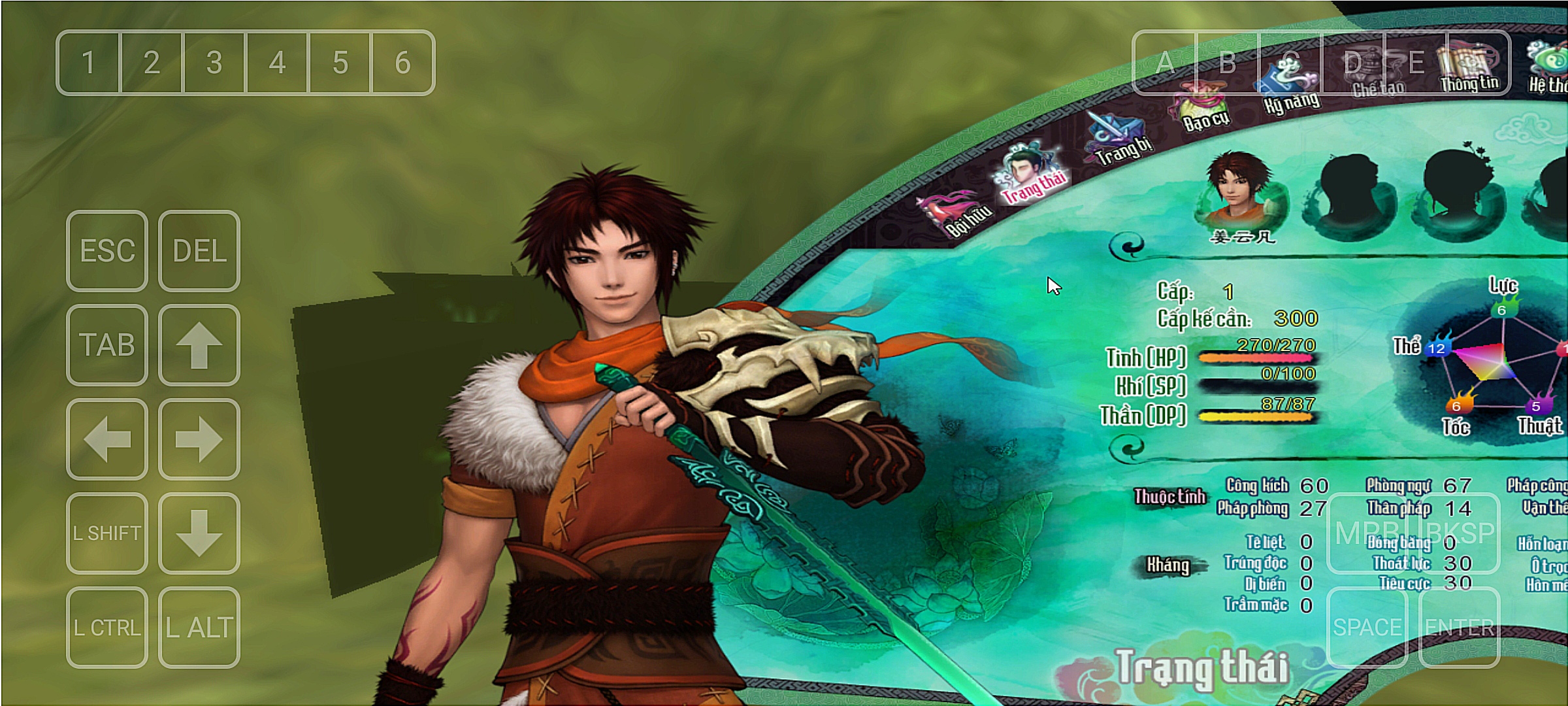The width and height of the screenshot is (1568, 706).
Task: Open the Hệ thống system tab
Action: pos(1548,67)
